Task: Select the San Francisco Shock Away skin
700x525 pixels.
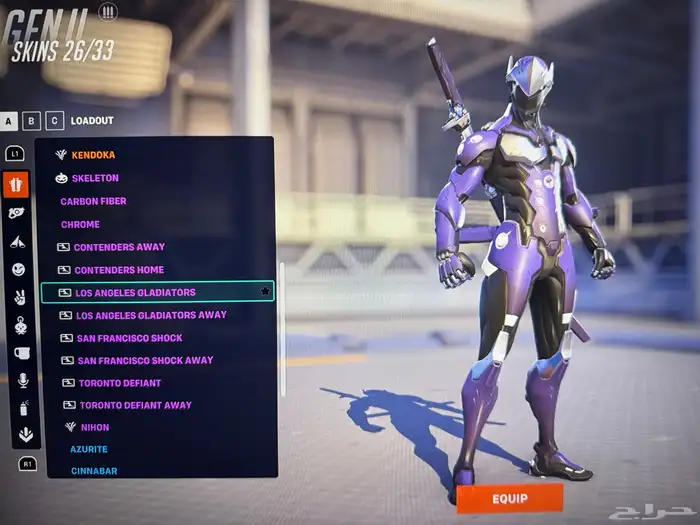Action: tap(145, 360)
